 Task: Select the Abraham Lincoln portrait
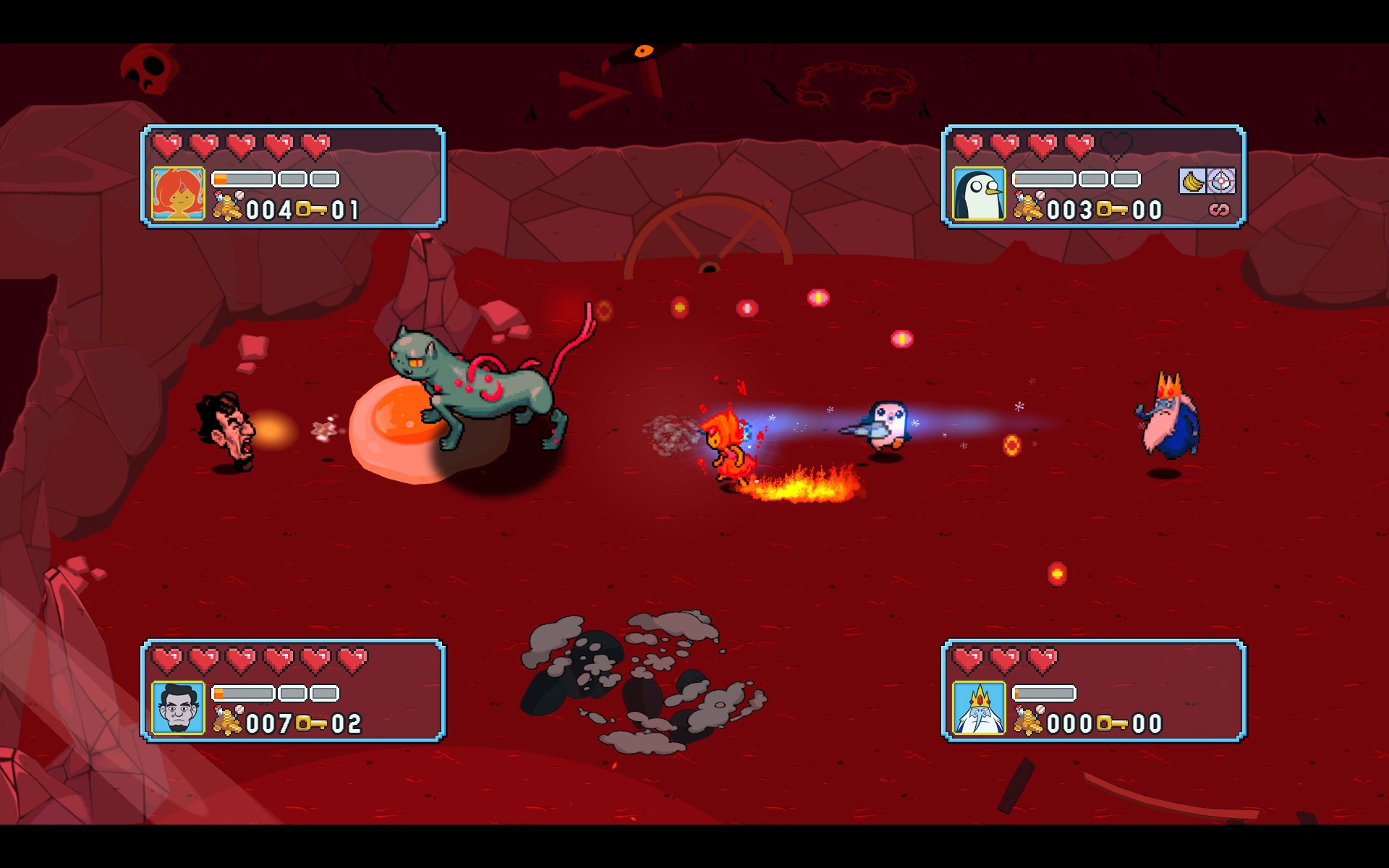tap(178, 707)
